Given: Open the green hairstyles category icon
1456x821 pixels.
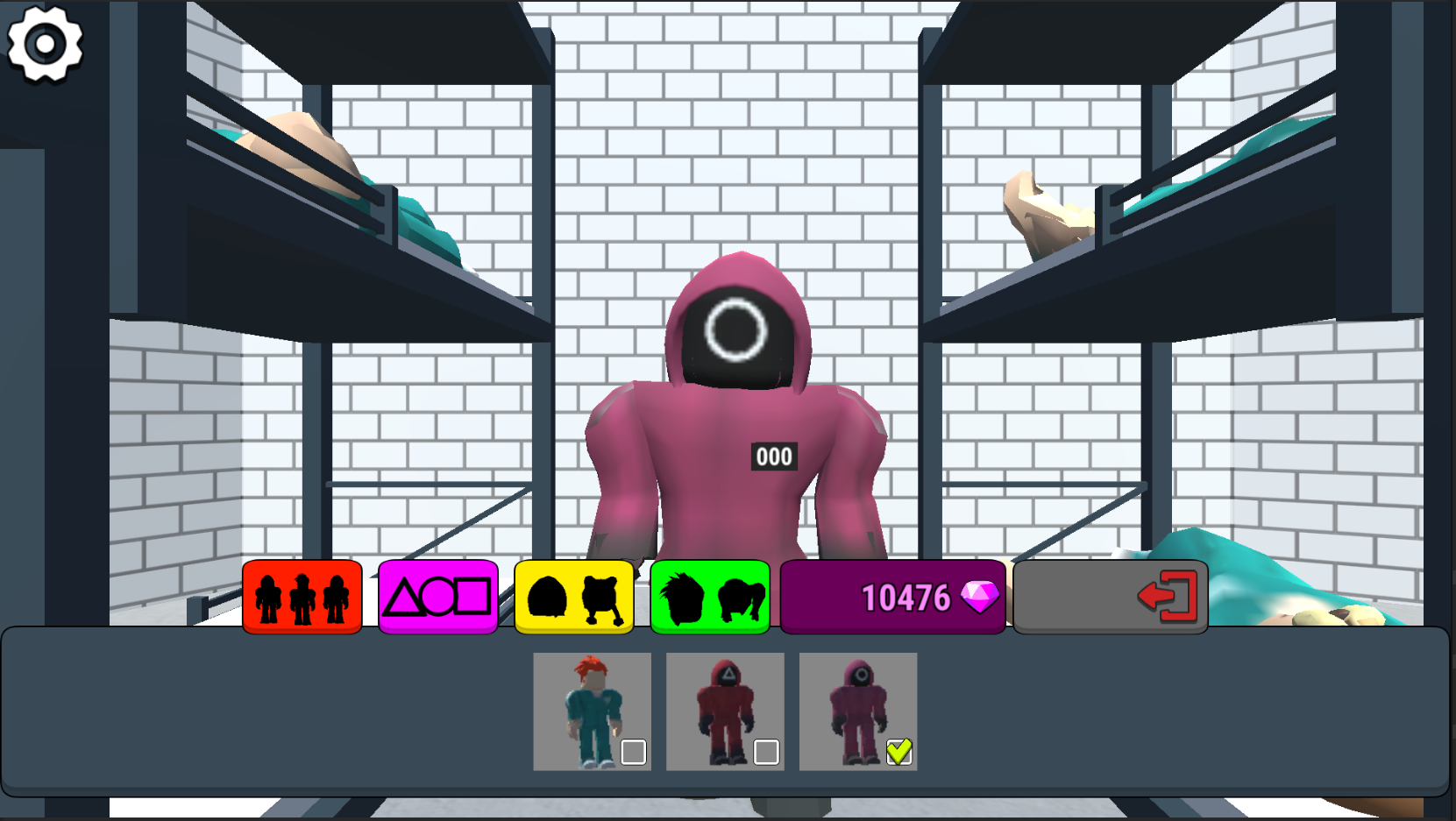Looking at the screenshot, I should tap(710, 597).
